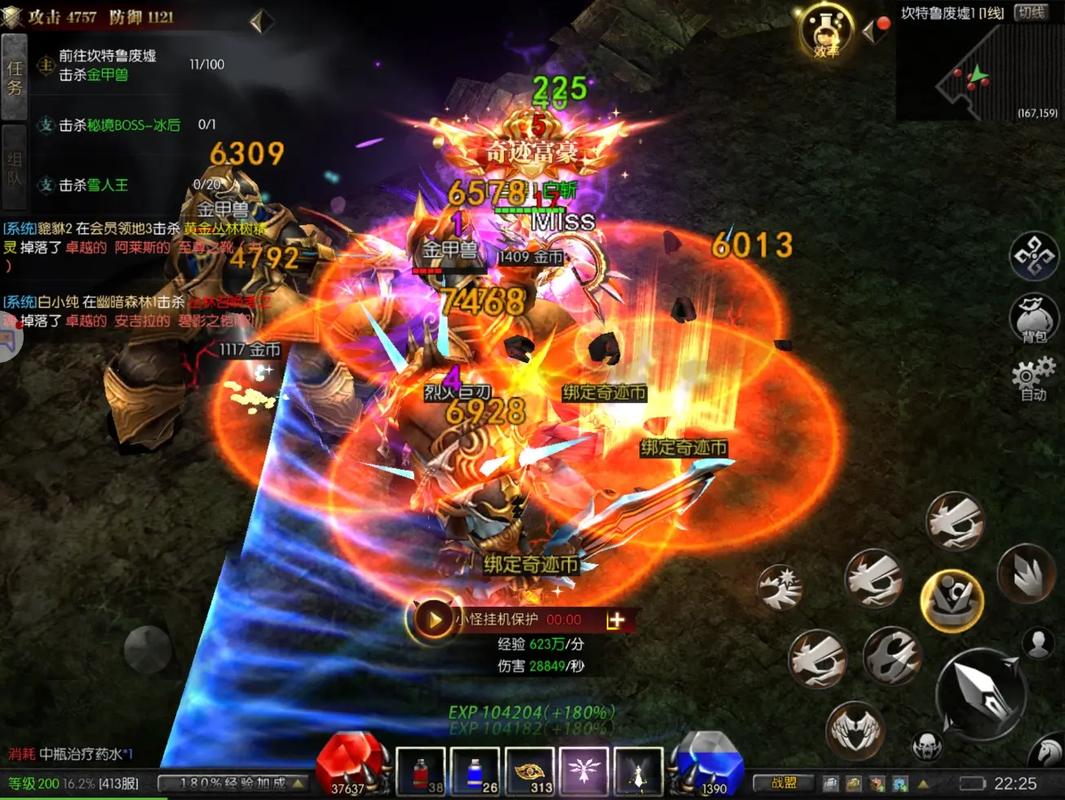The height and width of the screenshot is (800, 1065).
Task: Open the 任务 quest tab
Action: [15, 78]
